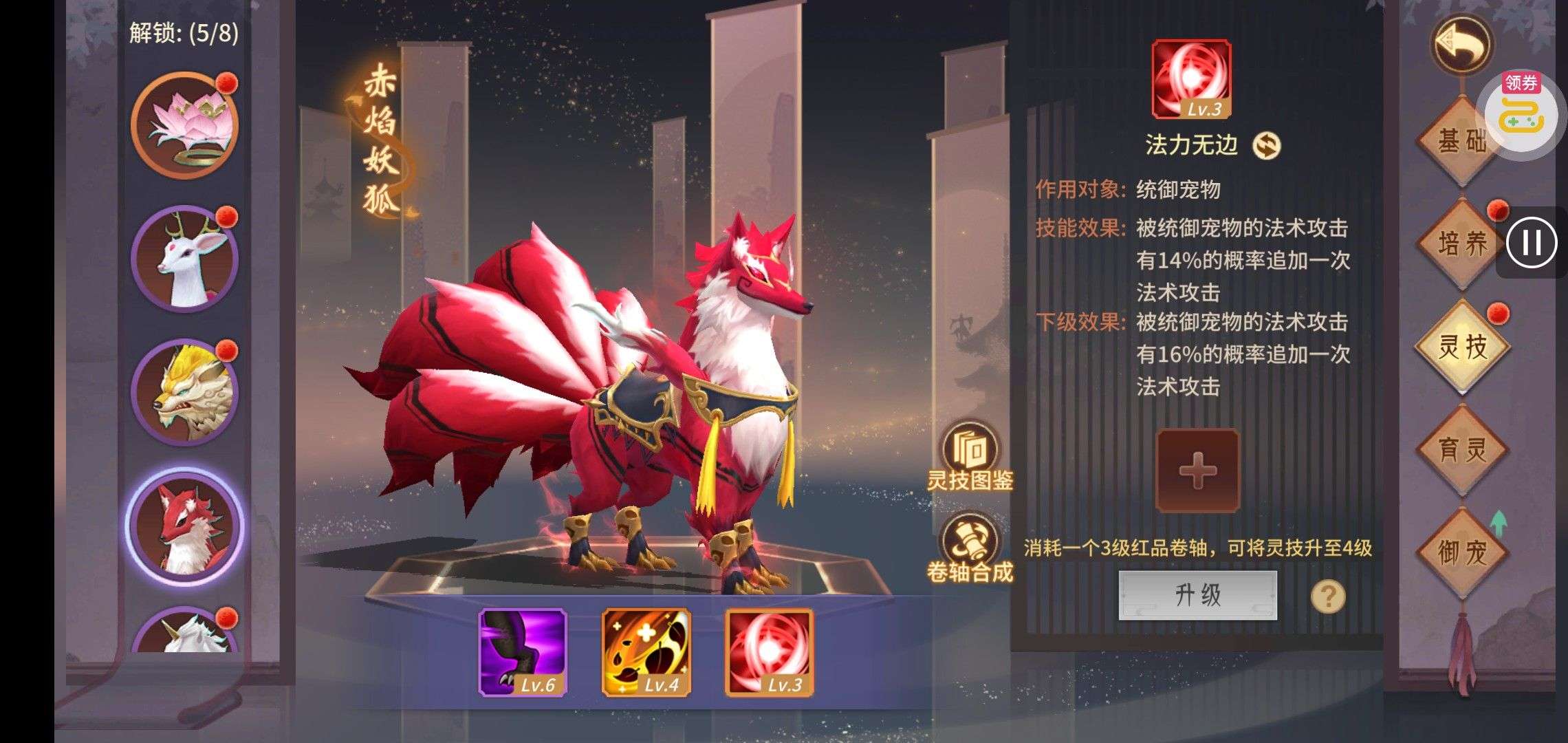Select the 灵技 tab
Screen dimensions: 1568x743
coord(1461,346)
